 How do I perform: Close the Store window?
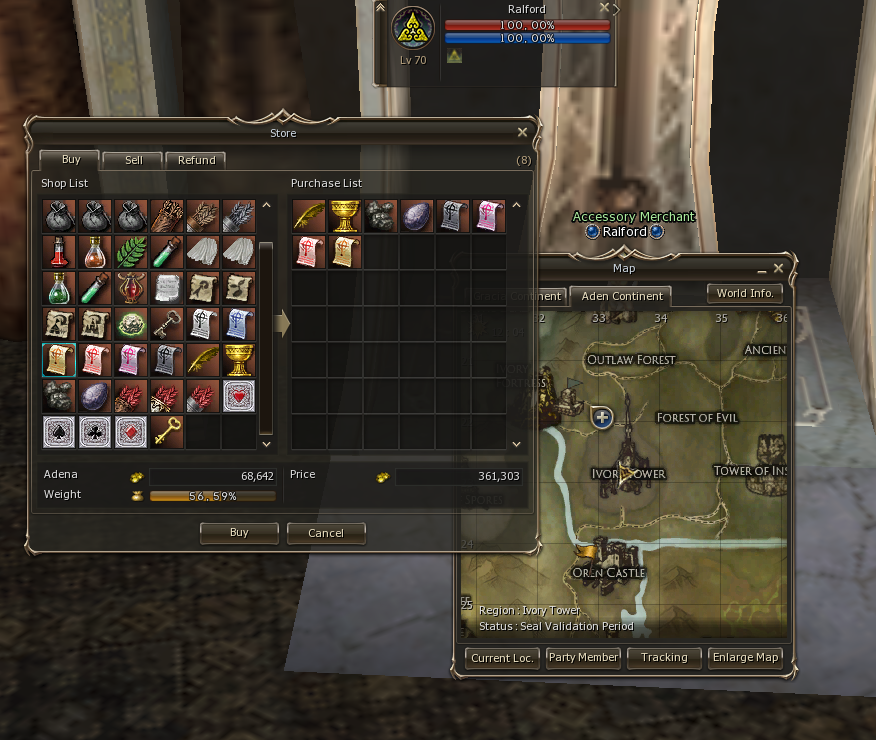pos(522,132)
